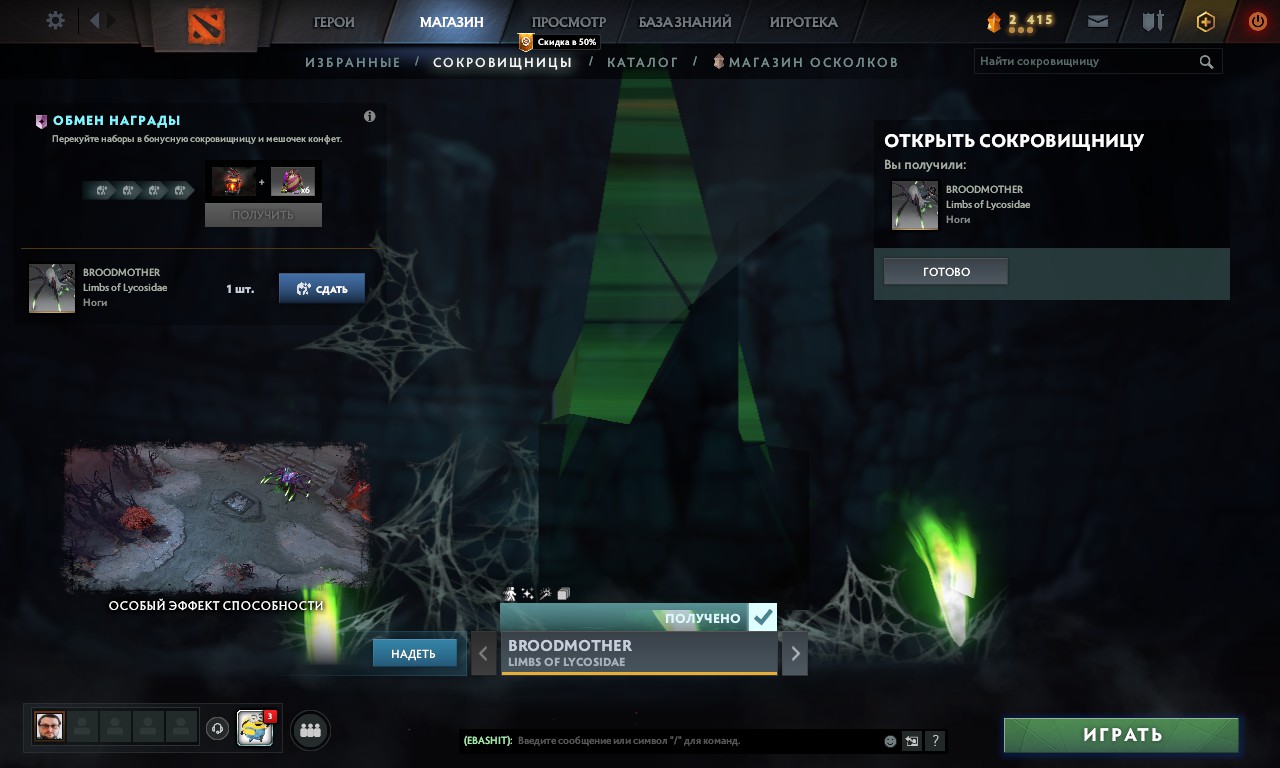Open the emoticon picker next to chat
Screen dimensions: 1280x768
(x=889, y=741)
